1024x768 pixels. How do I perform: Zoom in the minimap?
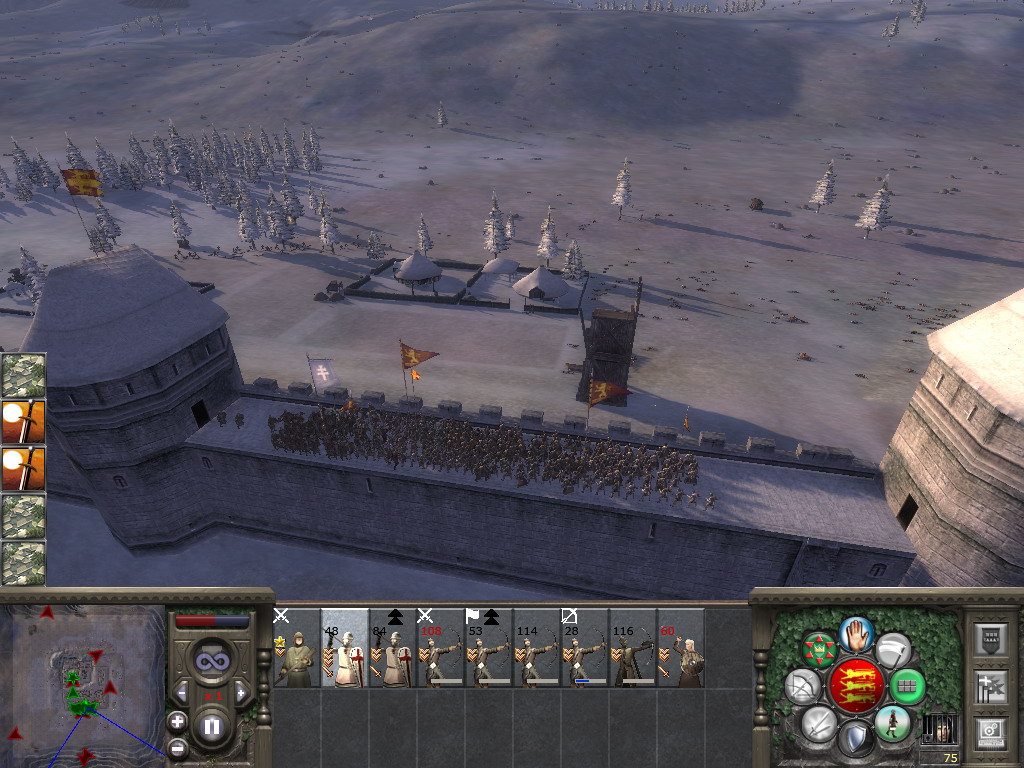(x=177, y=720)
